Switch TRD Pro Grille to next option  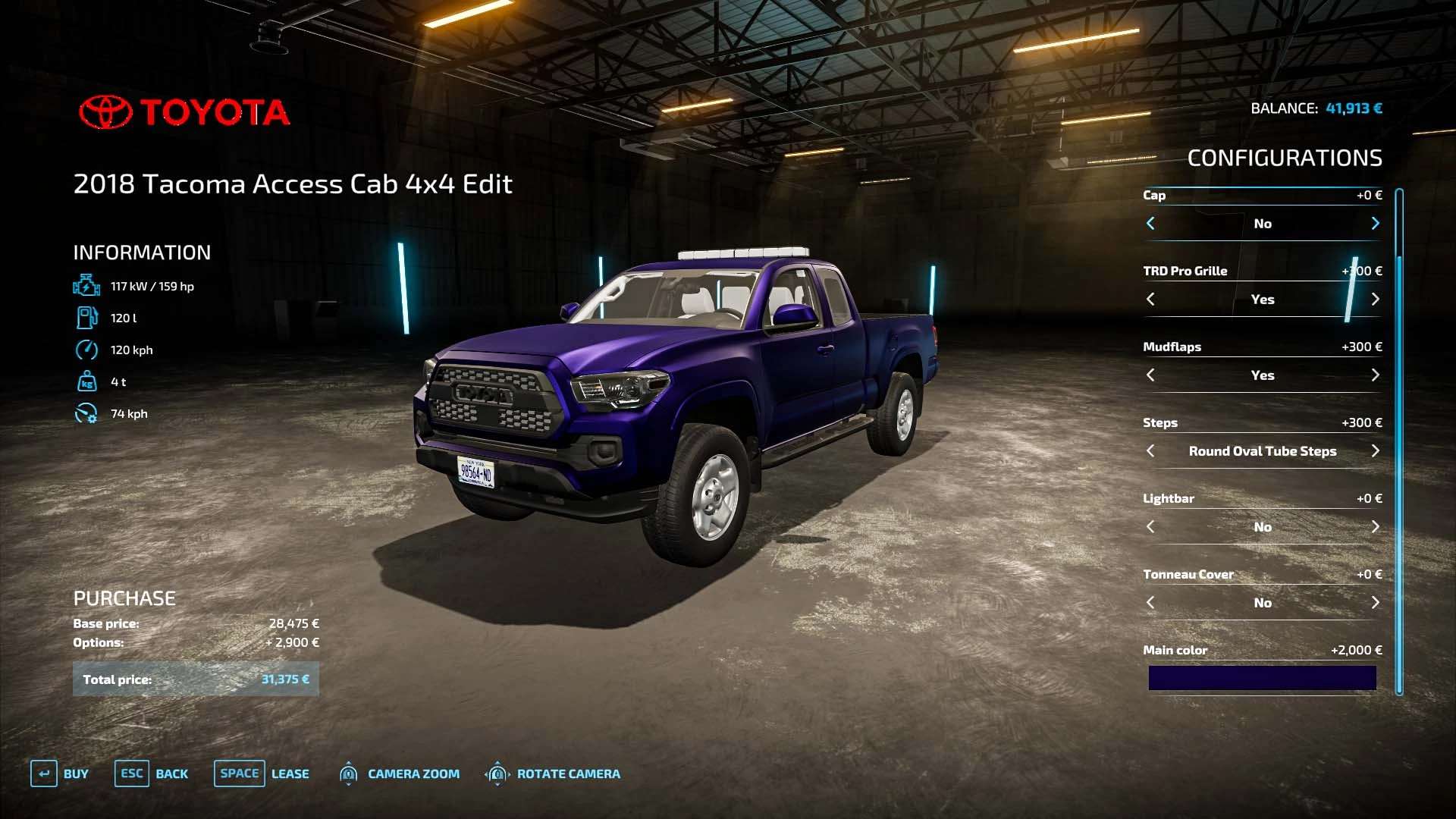pos(1375,300)
